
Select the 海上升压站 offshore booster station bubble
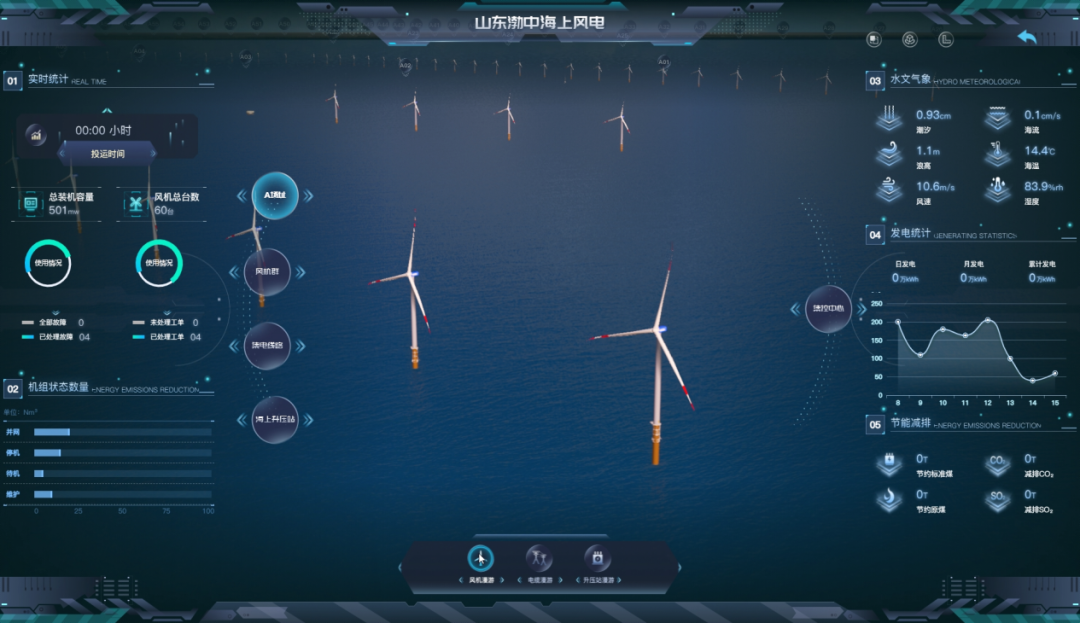[x=275, y=420]
